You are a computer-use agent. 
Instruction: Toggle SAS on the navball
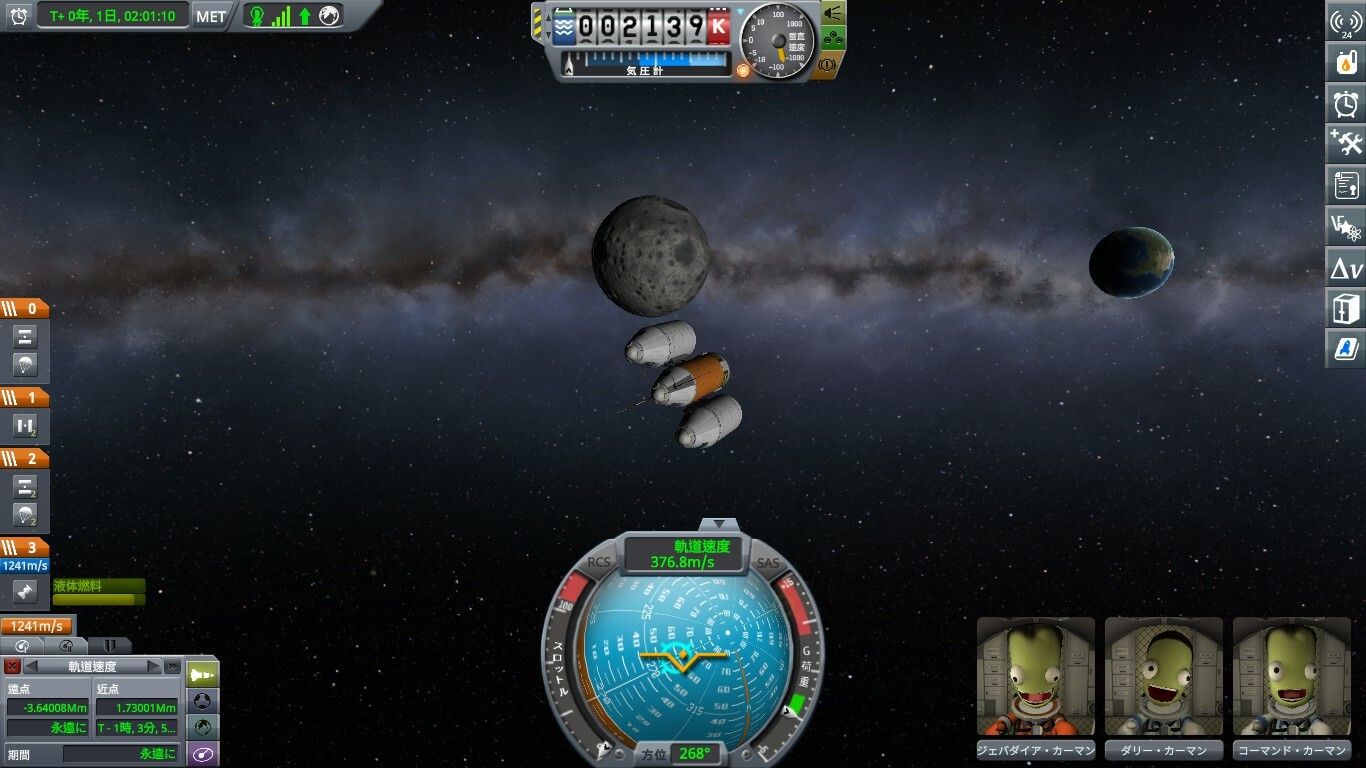point(767,563)
